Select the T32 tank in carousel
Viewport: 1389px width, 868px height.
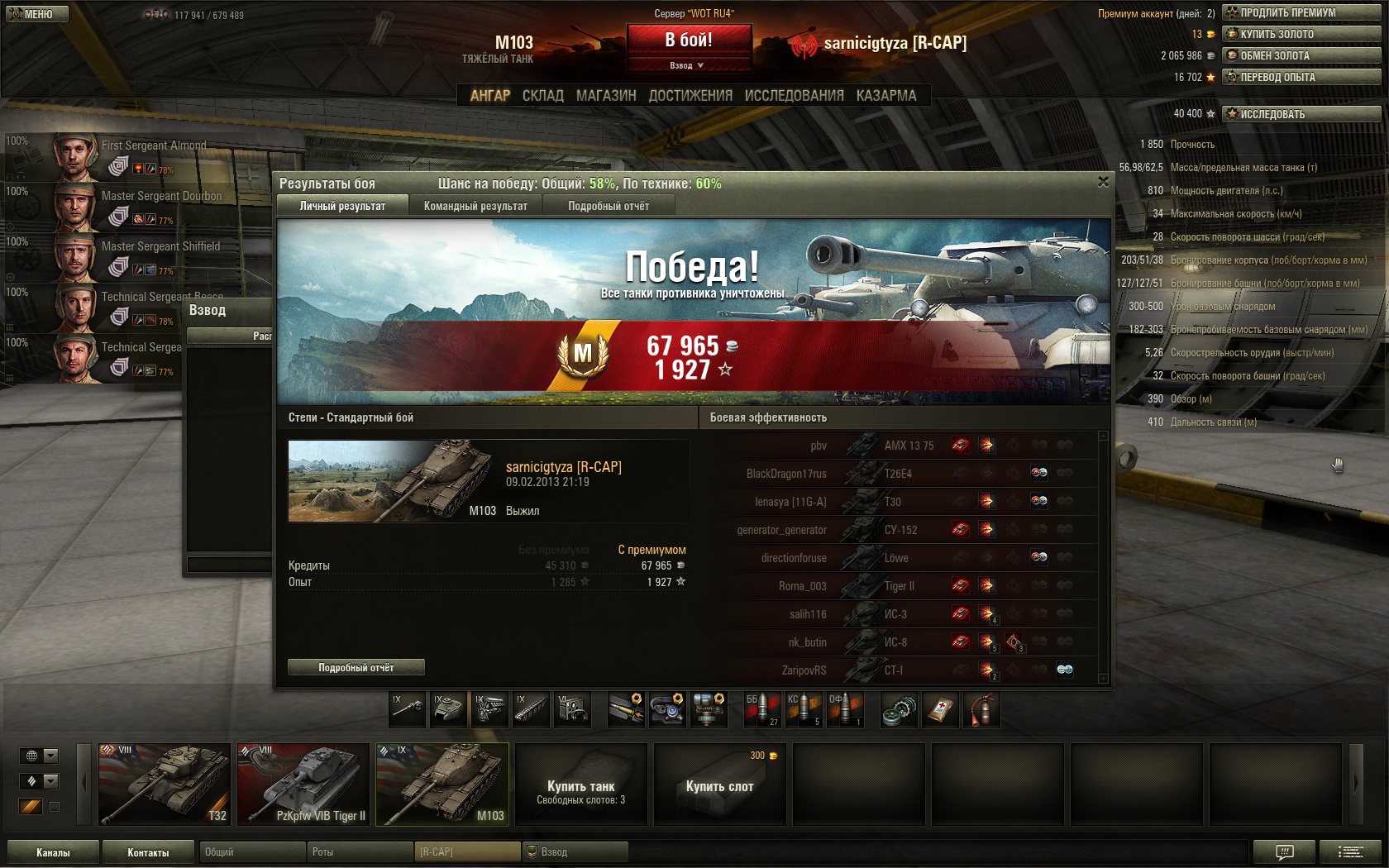(x=164, y=784)
